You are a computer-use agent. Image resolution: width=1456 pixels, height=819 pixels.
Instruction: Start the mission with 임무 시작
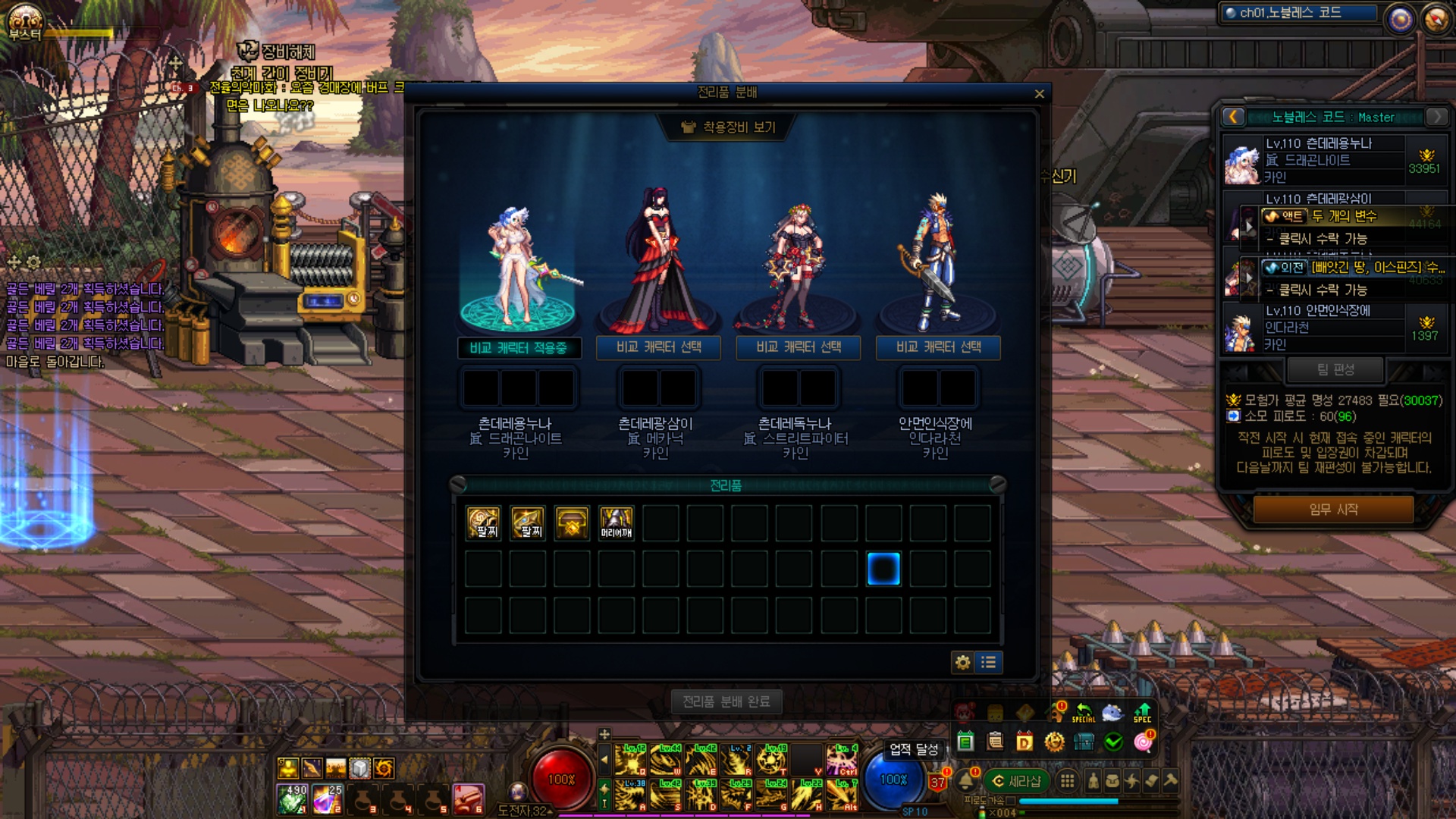click(x=1332, y=510)
